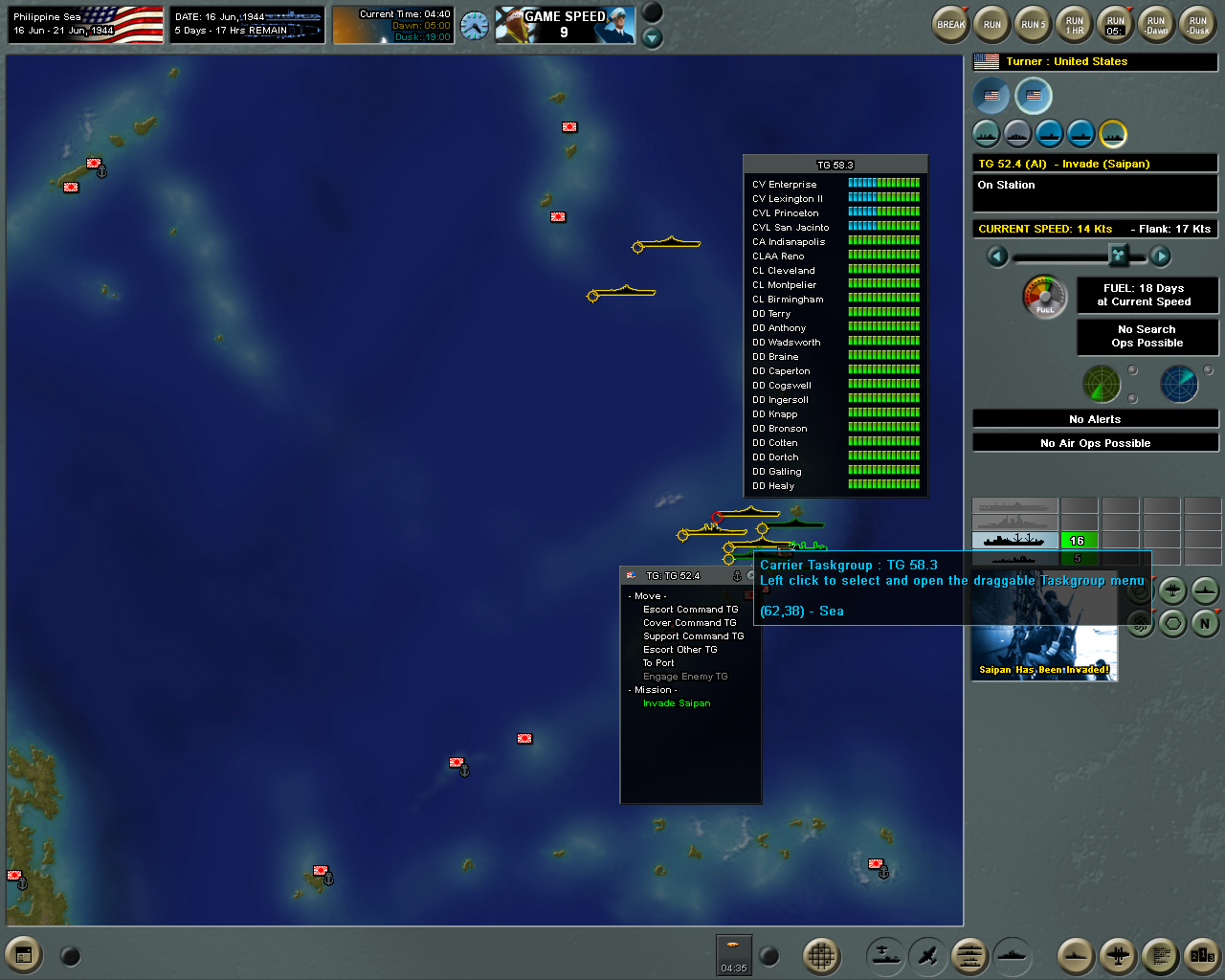Viewport: 1225px width, 980px height.
Task: Open the aircraft operations icon
Action: pyautogui.click(x=924, y=955)
